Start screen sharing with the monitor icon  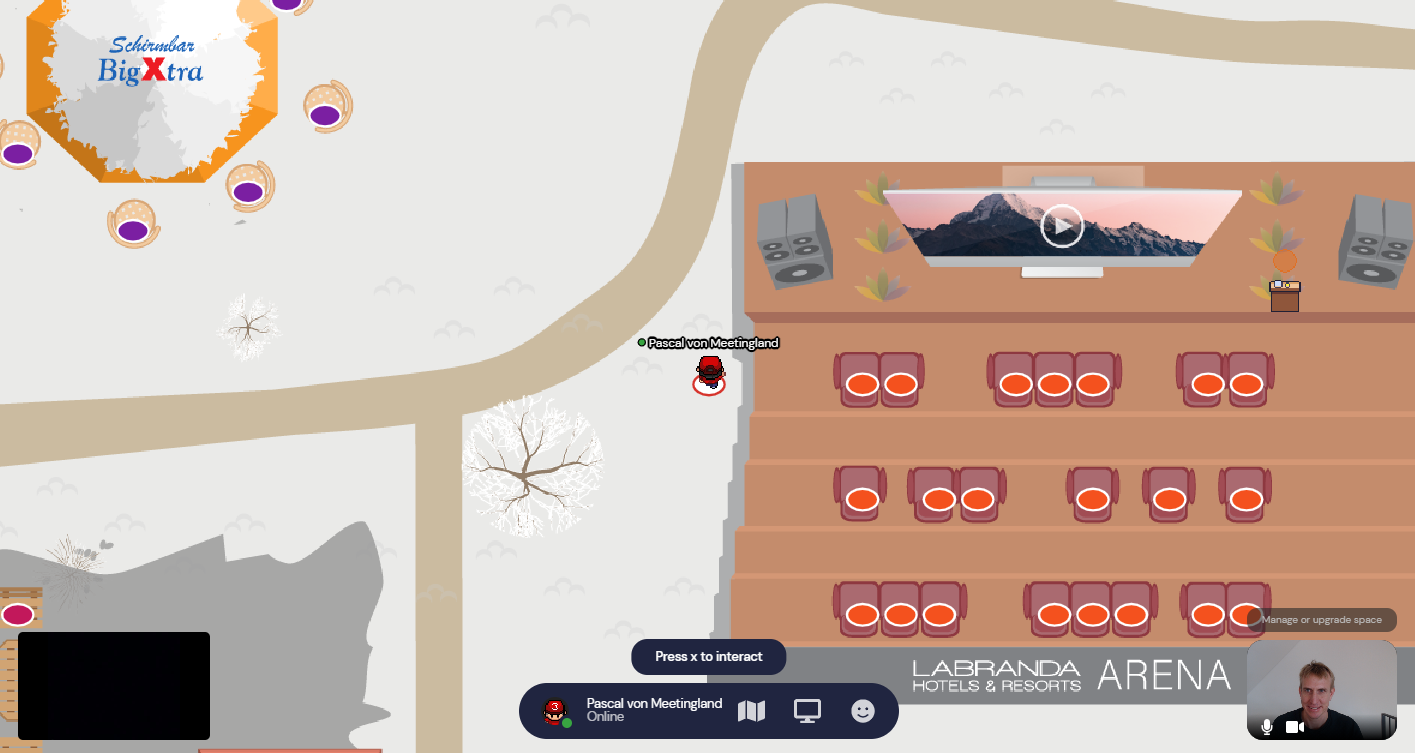click(807, 711)
